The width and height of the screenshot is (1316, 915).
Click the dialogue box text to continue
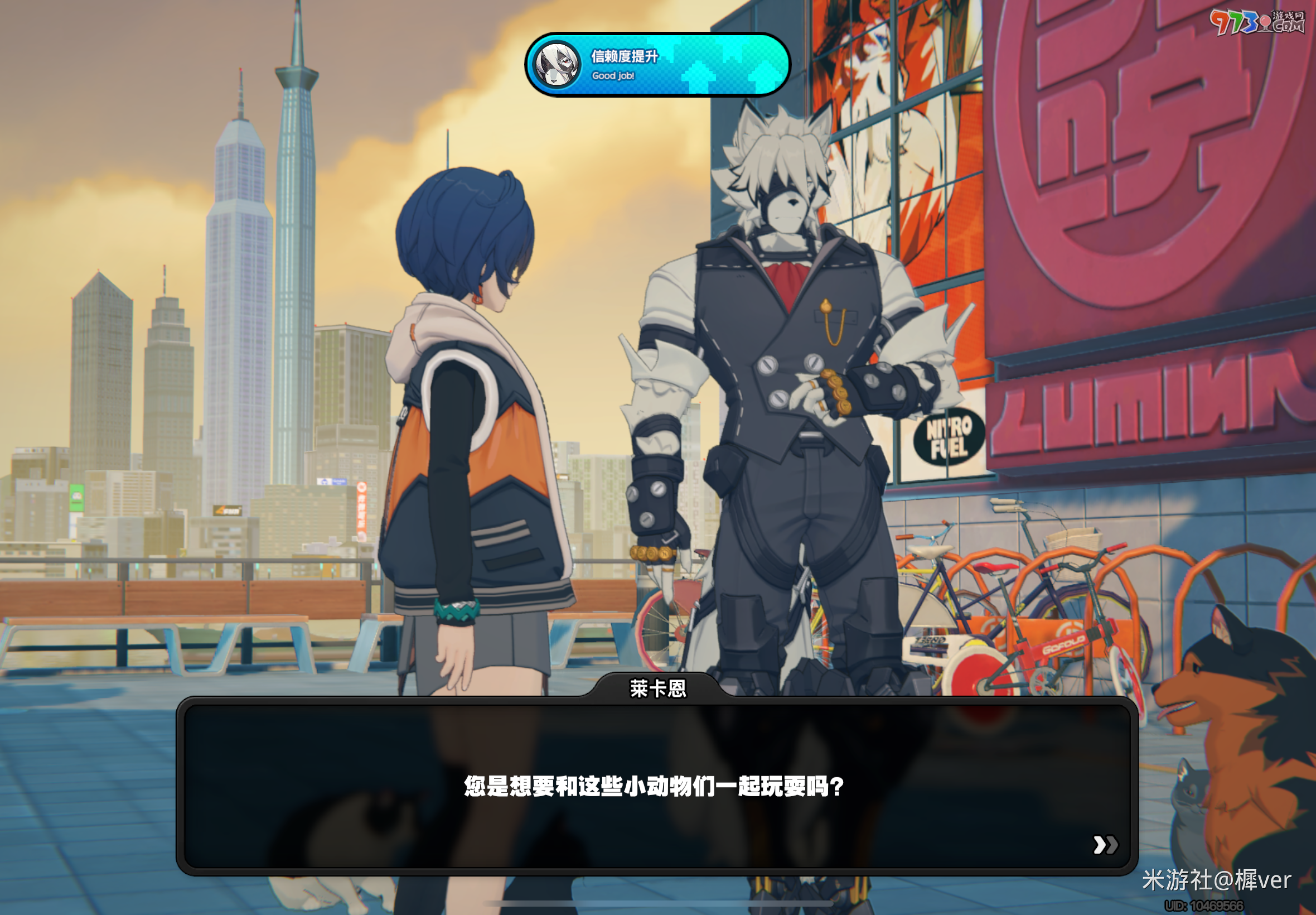[x=654, y=786]
